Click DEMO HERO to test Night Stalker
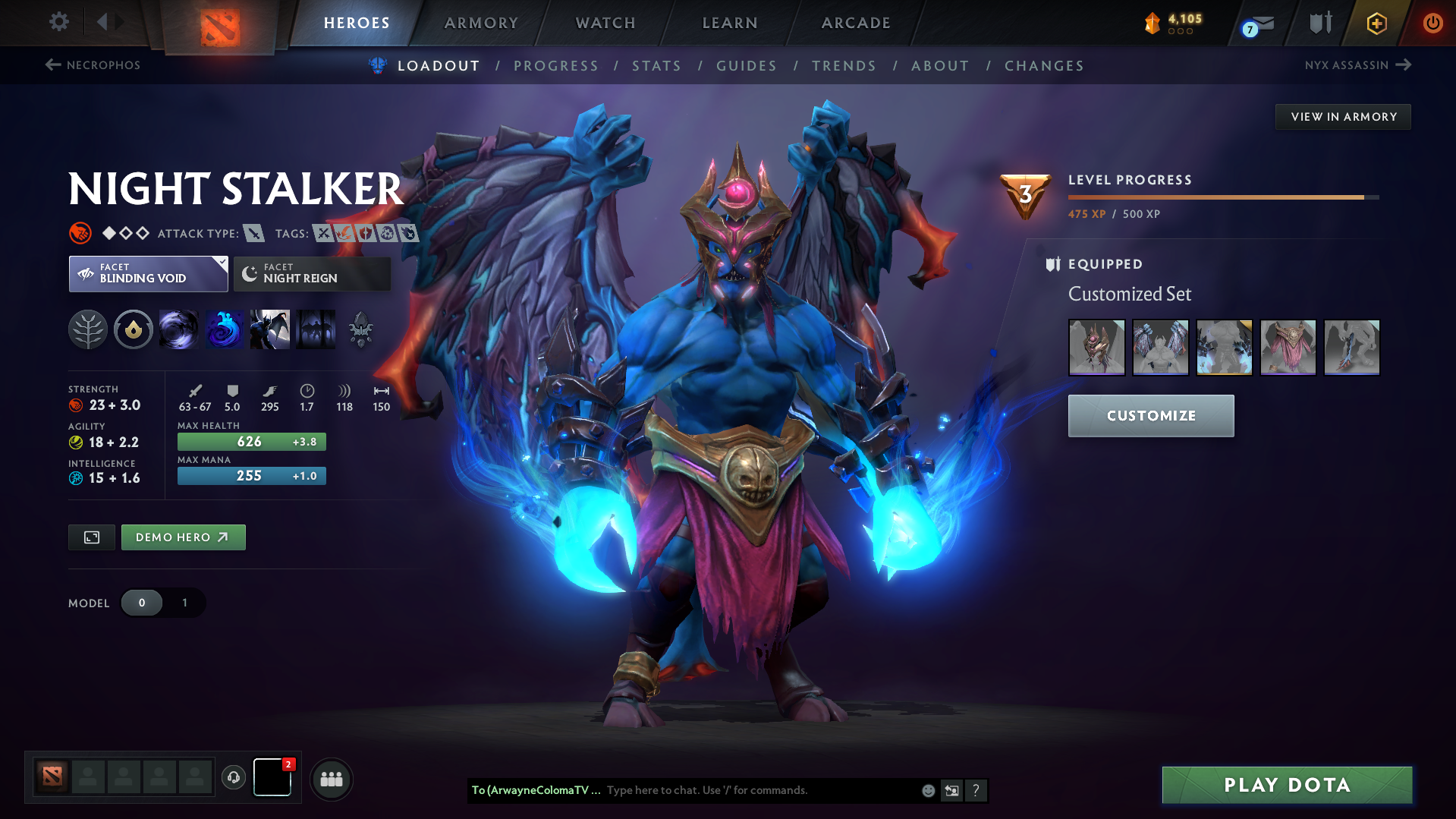Image resolution: width=1456 pixels, height=819 pixels. [x=183, y=537]
